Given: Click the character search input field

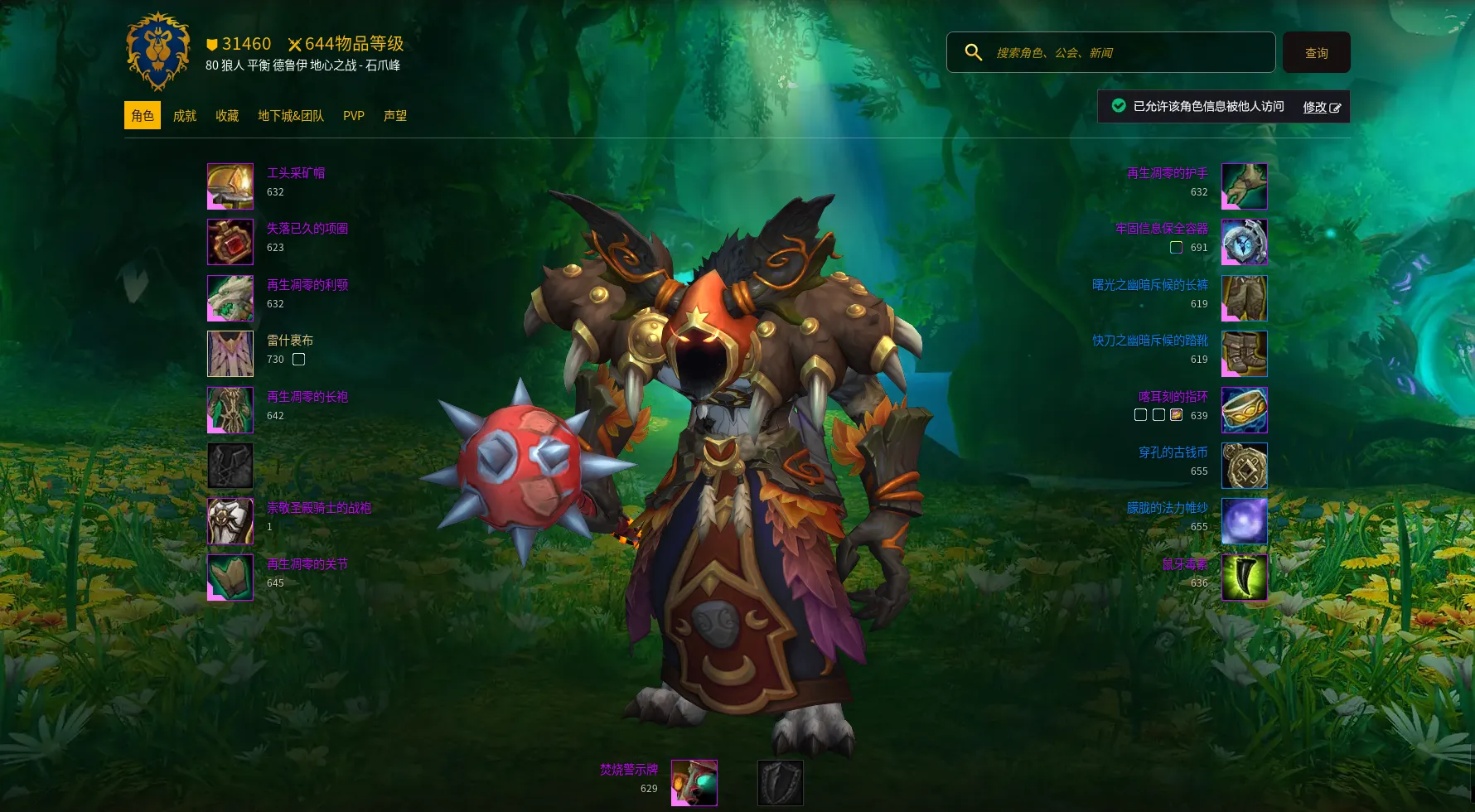Looking at the screenshot, I should tap(1127, 53).
